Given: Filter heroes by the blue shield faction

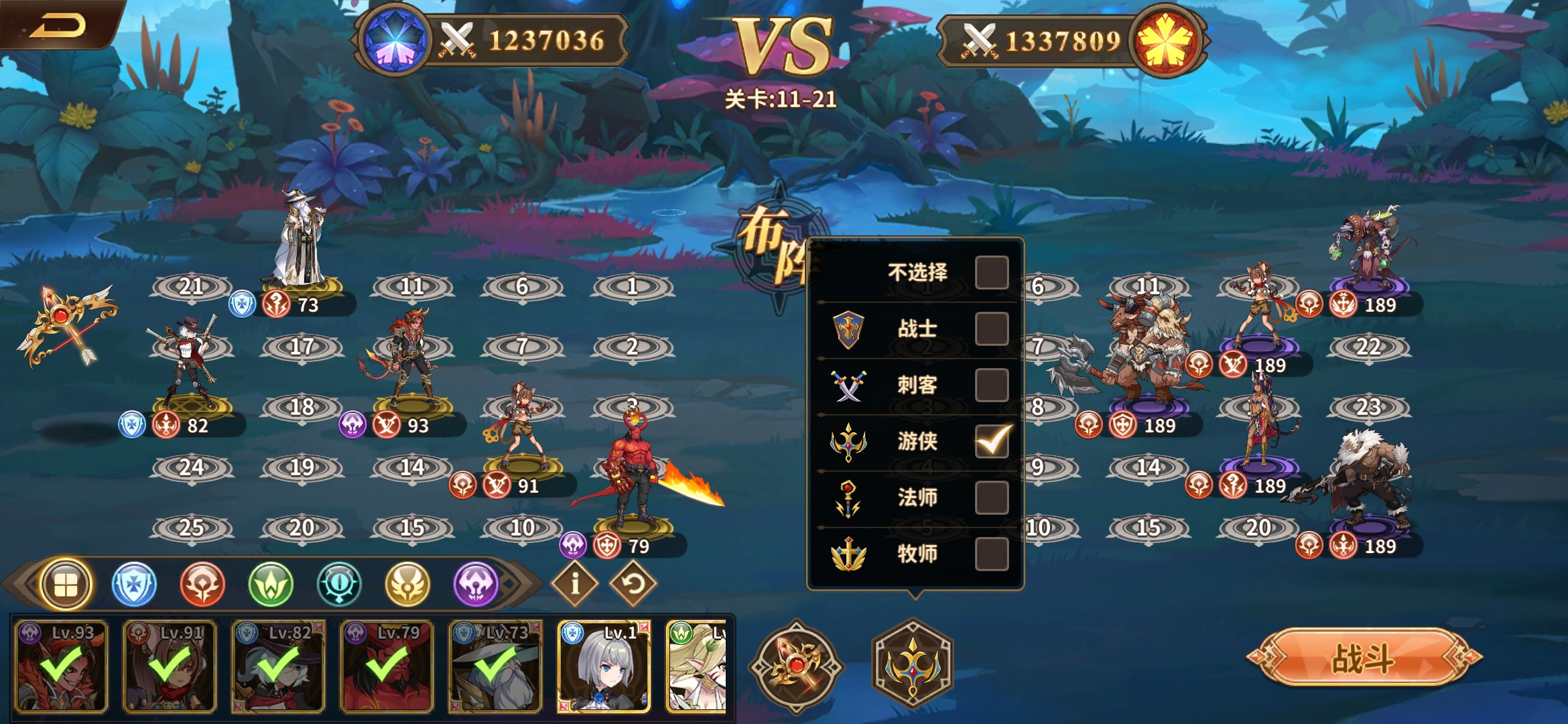Looking at the screenshot, I should coord(134,585).
